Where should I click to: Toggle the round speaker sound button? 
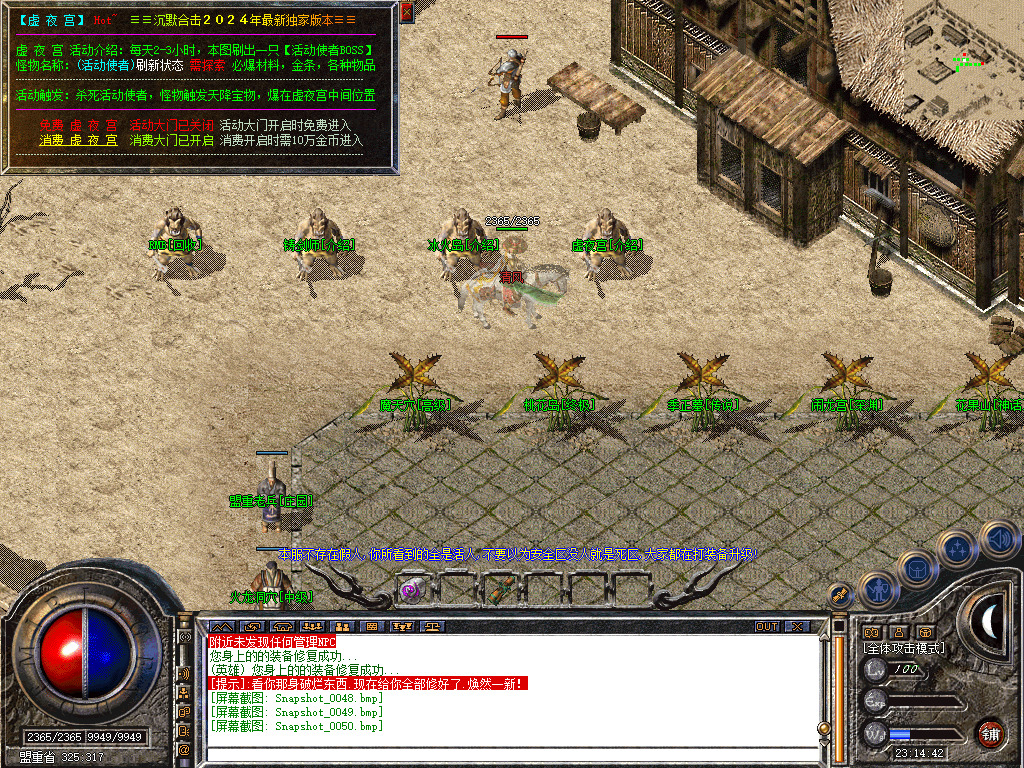point(999,540)
